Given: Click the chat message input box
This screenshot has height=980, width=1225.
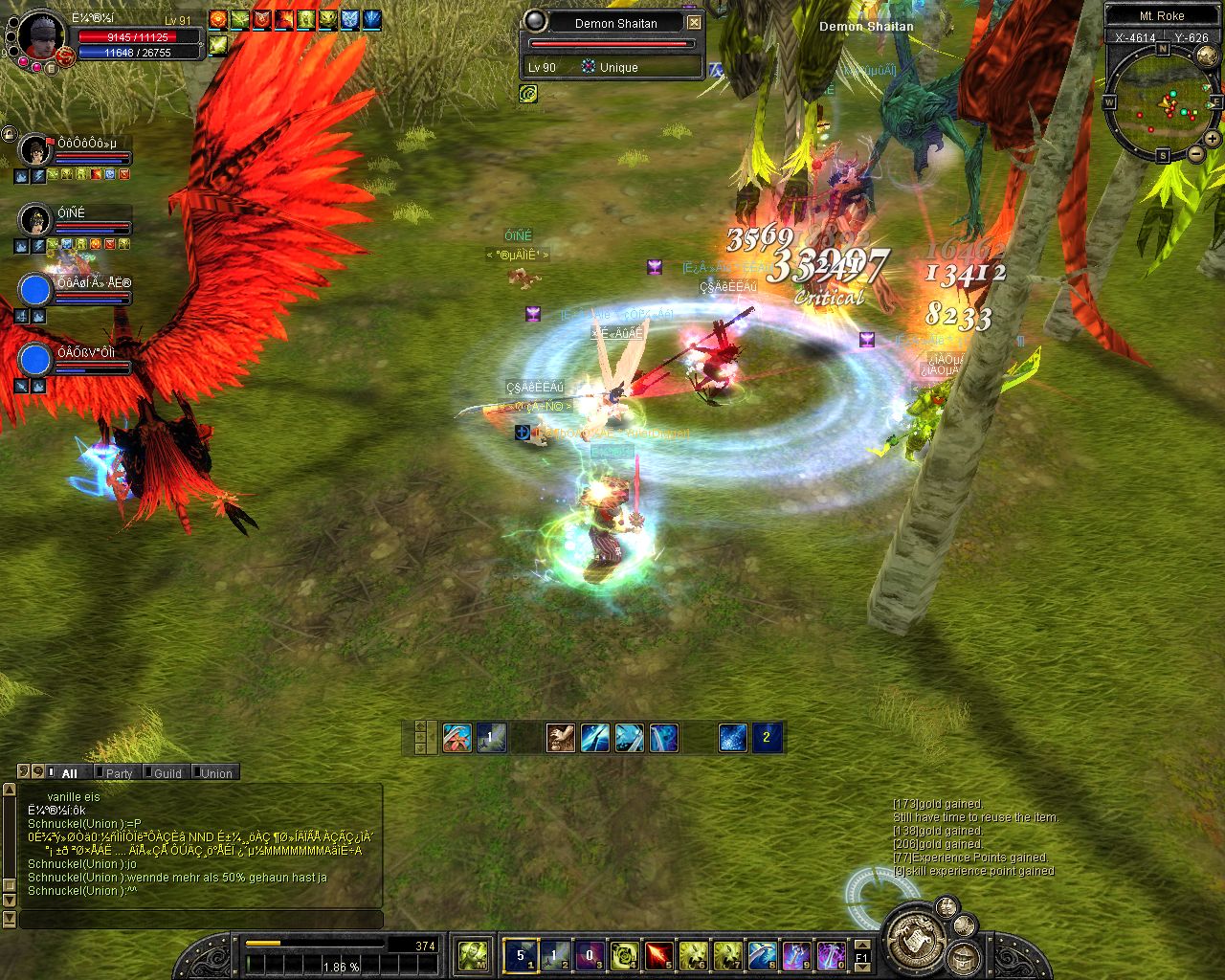Looking at the screenshot, I should click(x=201, y=919).
